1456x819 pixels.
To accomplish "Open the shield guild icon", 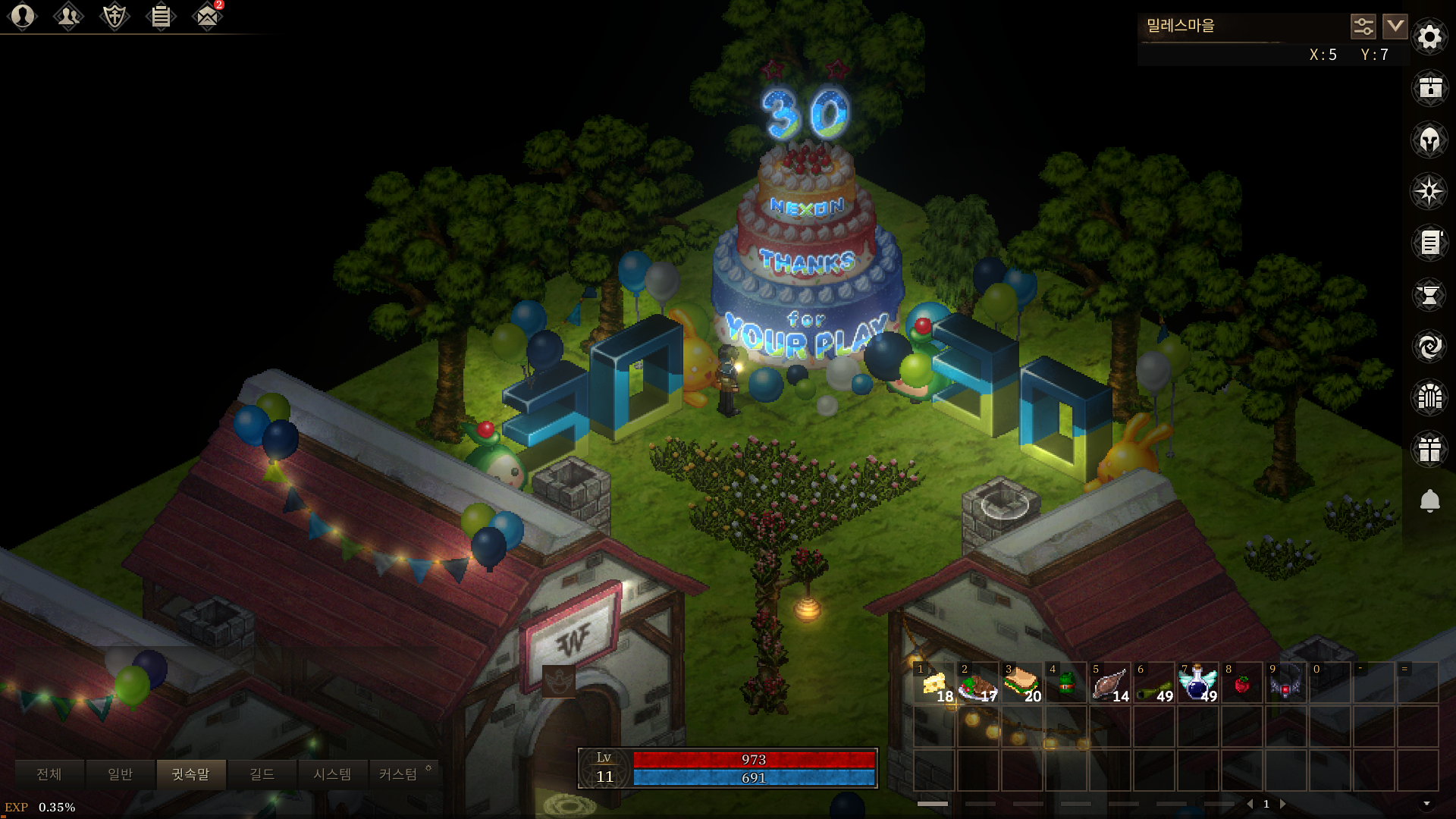I will 115,16.
